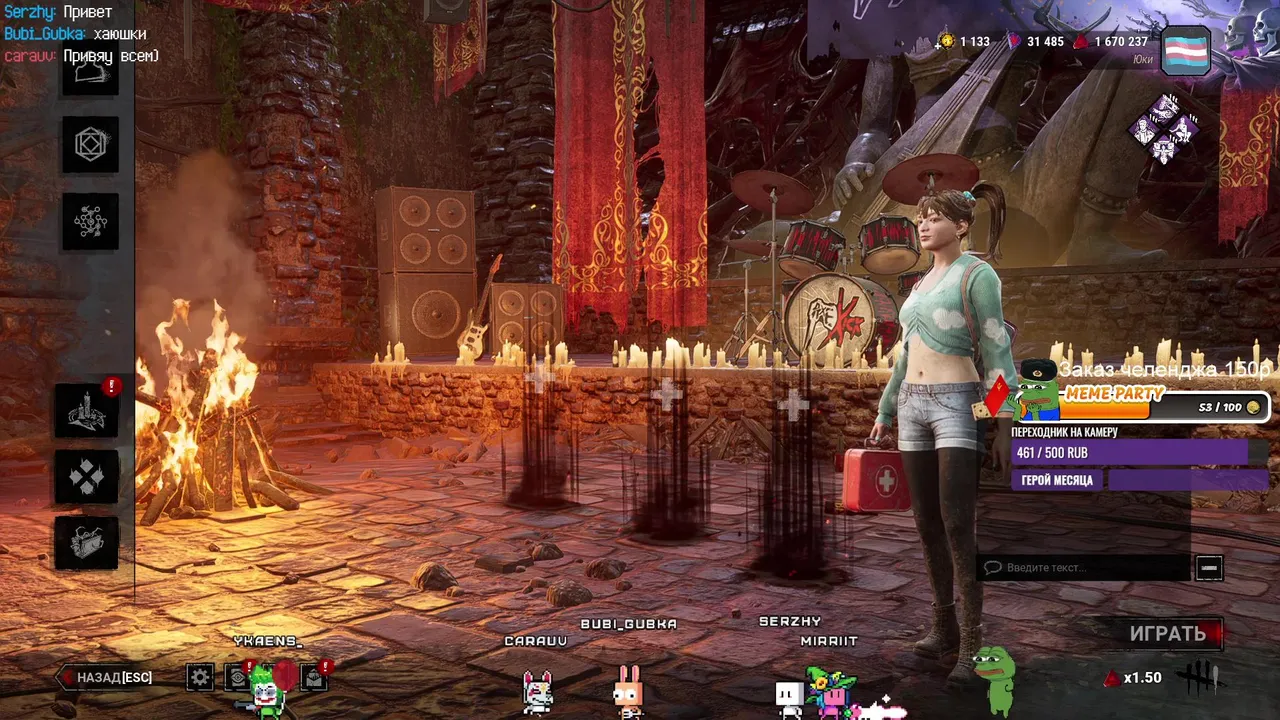
Task: Go back using the НАЗАД button
Action: 107,678
